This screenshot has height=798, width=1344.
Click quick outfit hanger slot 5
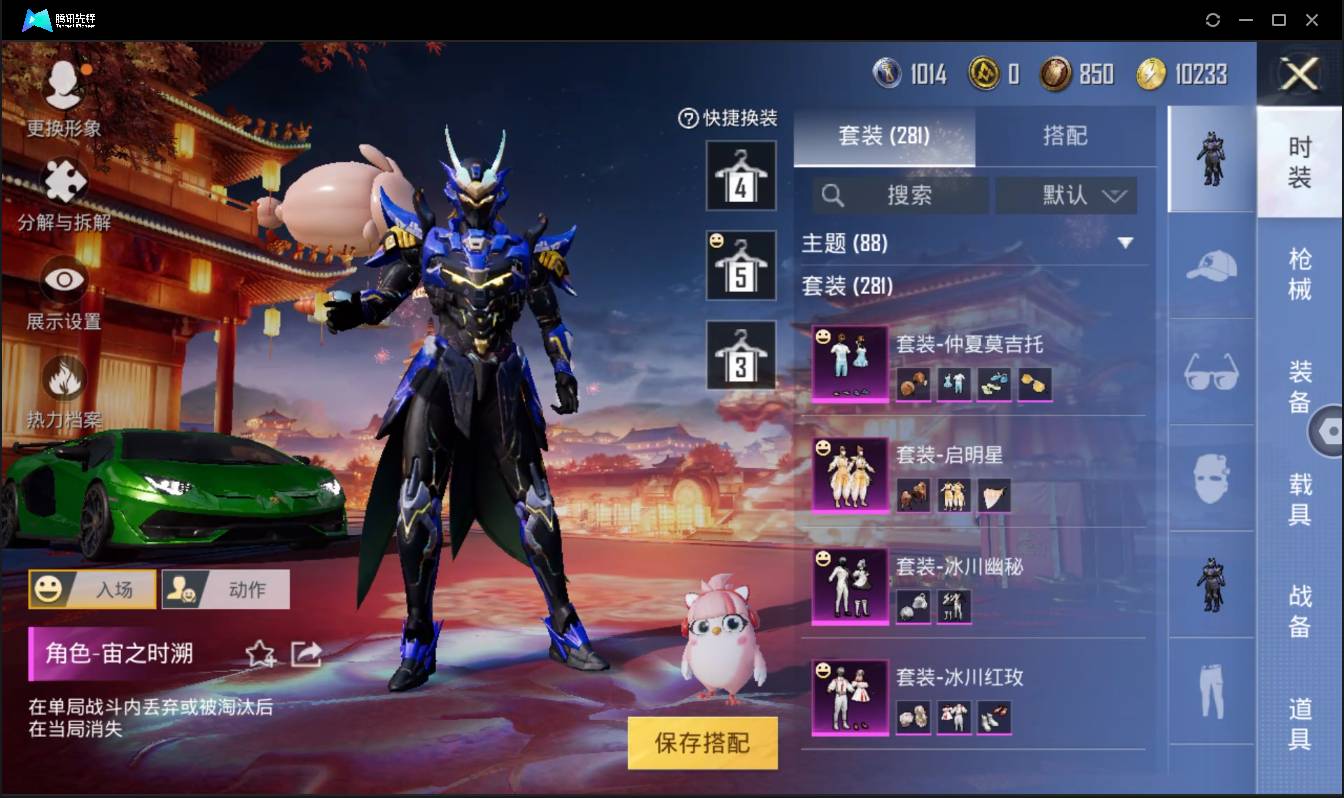pos(741,265)
